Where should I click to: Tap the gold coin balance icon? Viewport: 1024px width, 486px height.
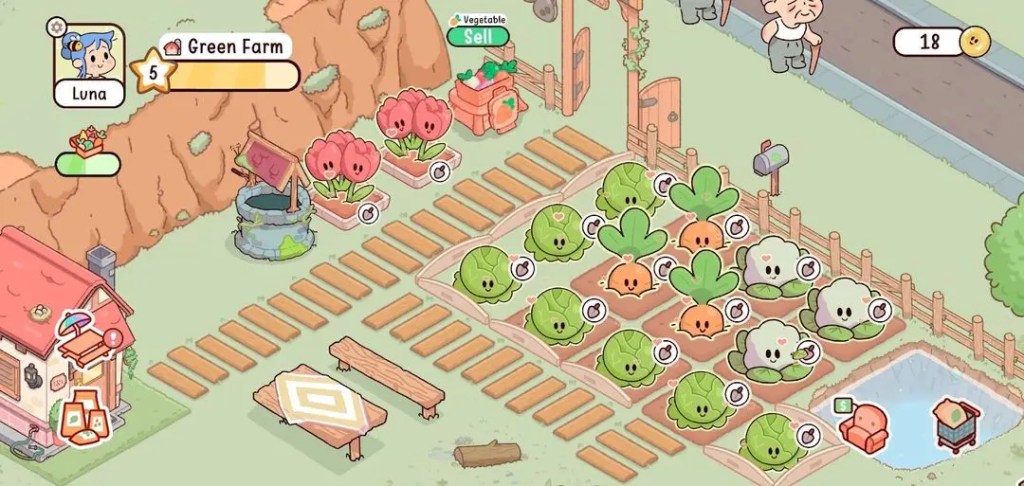point(973,42)
